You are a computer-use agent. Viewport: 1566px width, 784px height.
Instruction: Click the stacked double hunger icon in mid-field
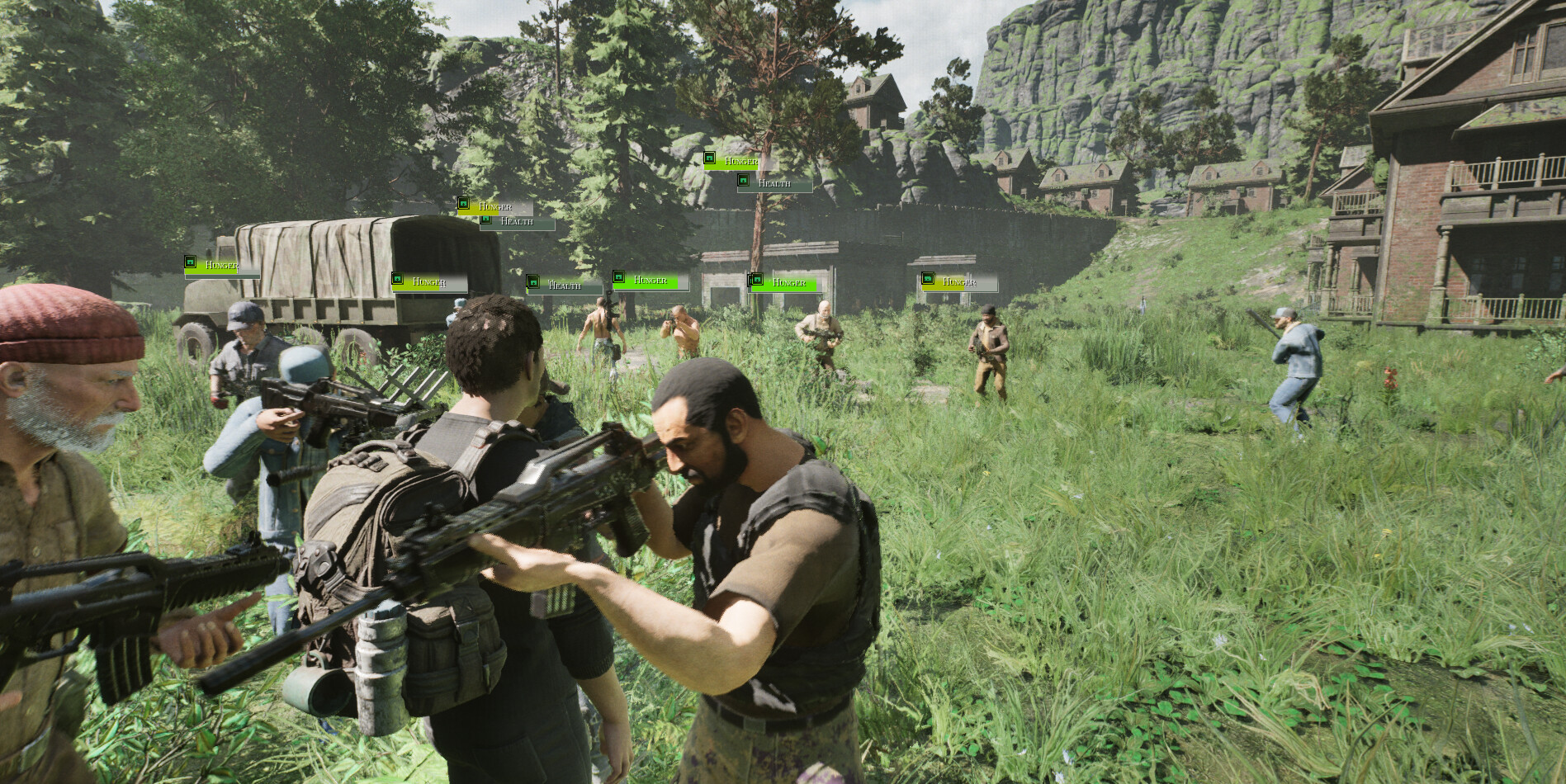point(755,281)
